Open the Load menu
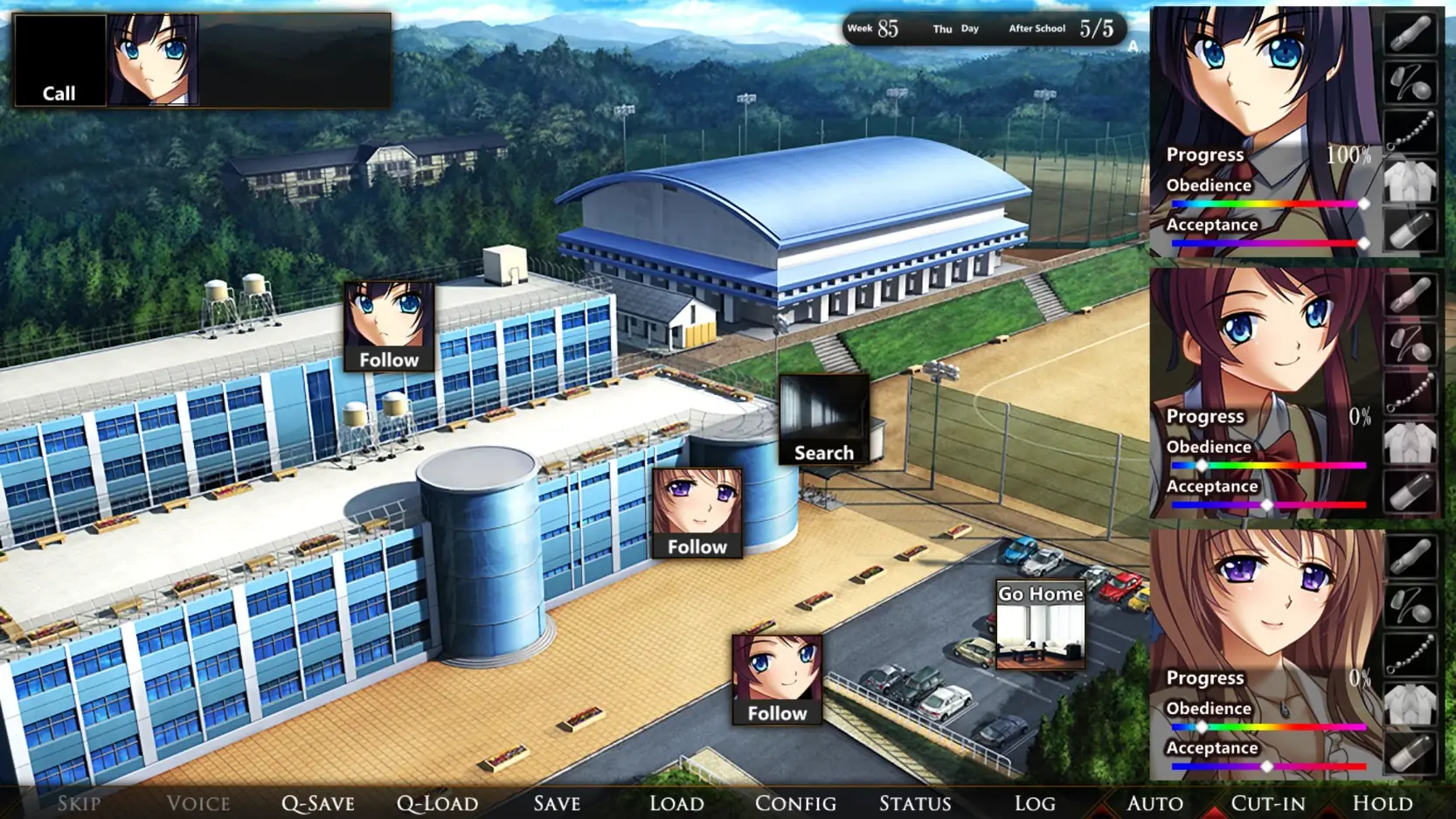Viewport: 1456px width, 819px height. [676, 803]
